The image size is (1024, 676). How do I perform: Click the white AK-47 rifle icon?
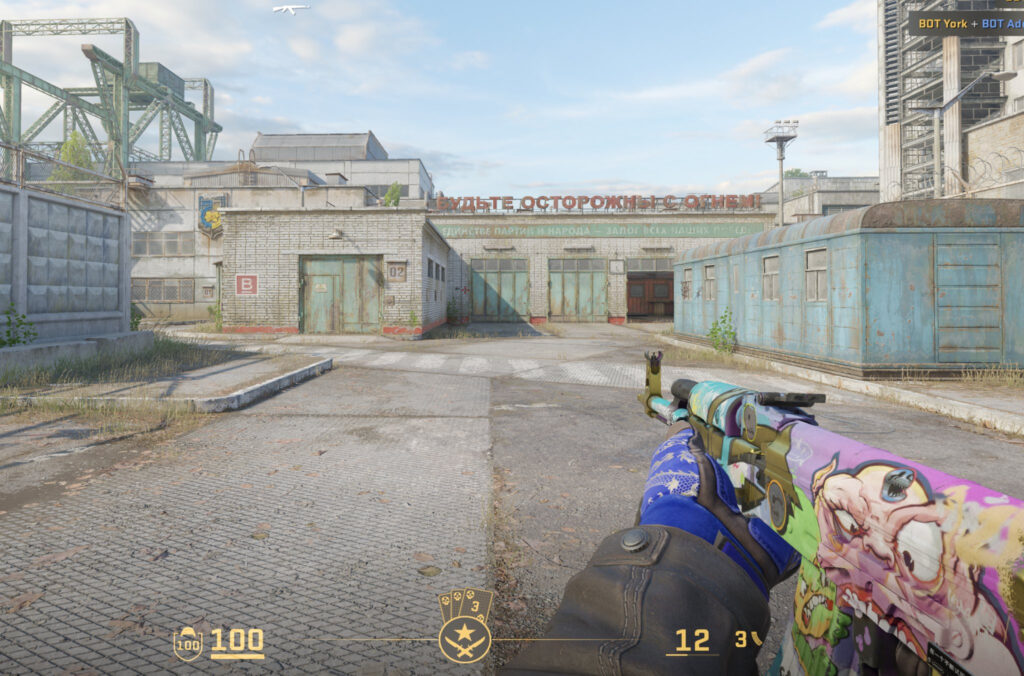tap(291, 9)
